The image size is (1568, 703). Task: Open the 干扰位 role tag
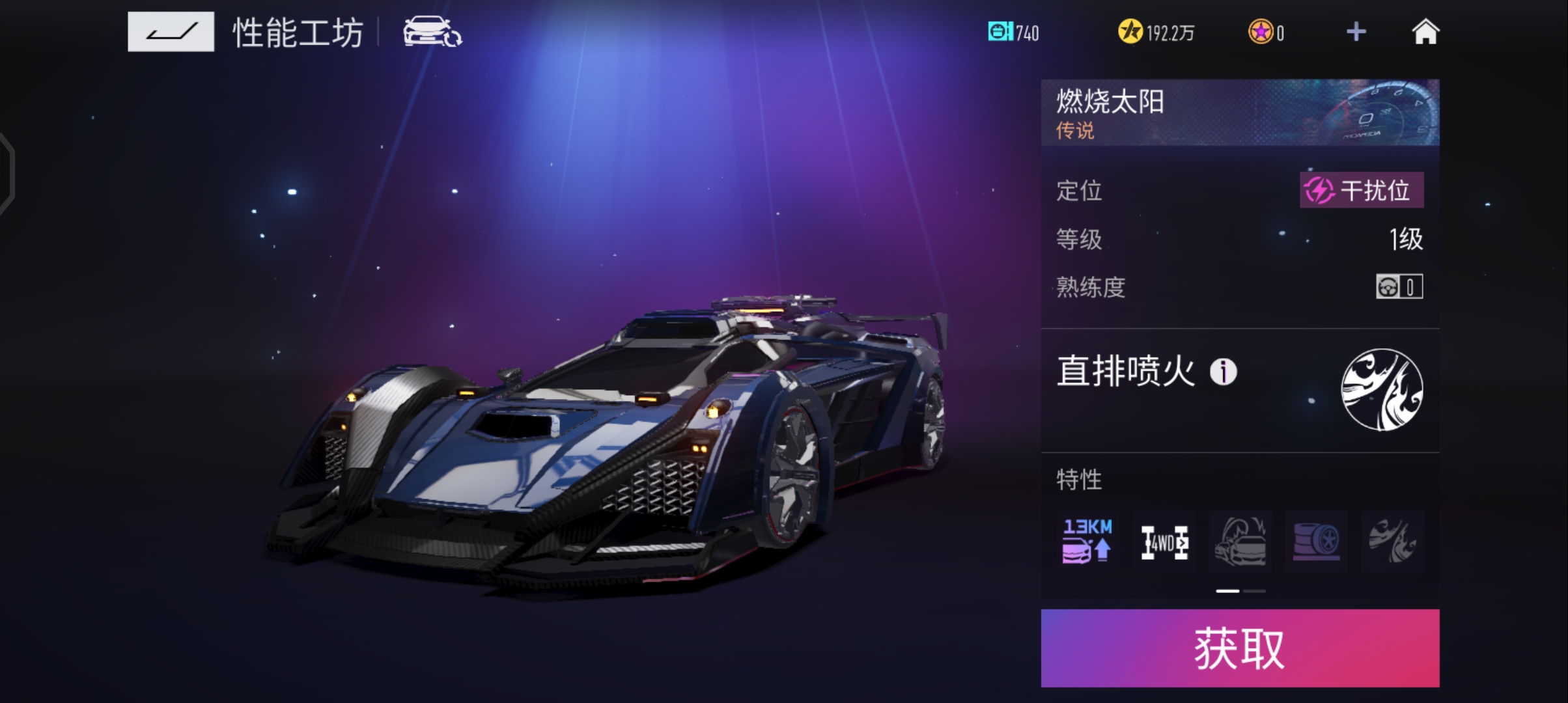point(1361,191)
